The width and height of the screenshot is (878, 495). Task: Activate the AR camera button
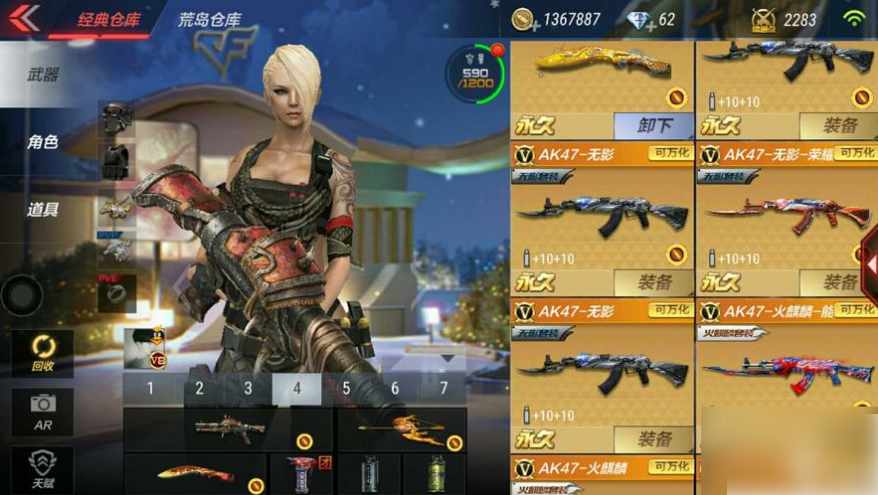[x=42, y=410]
